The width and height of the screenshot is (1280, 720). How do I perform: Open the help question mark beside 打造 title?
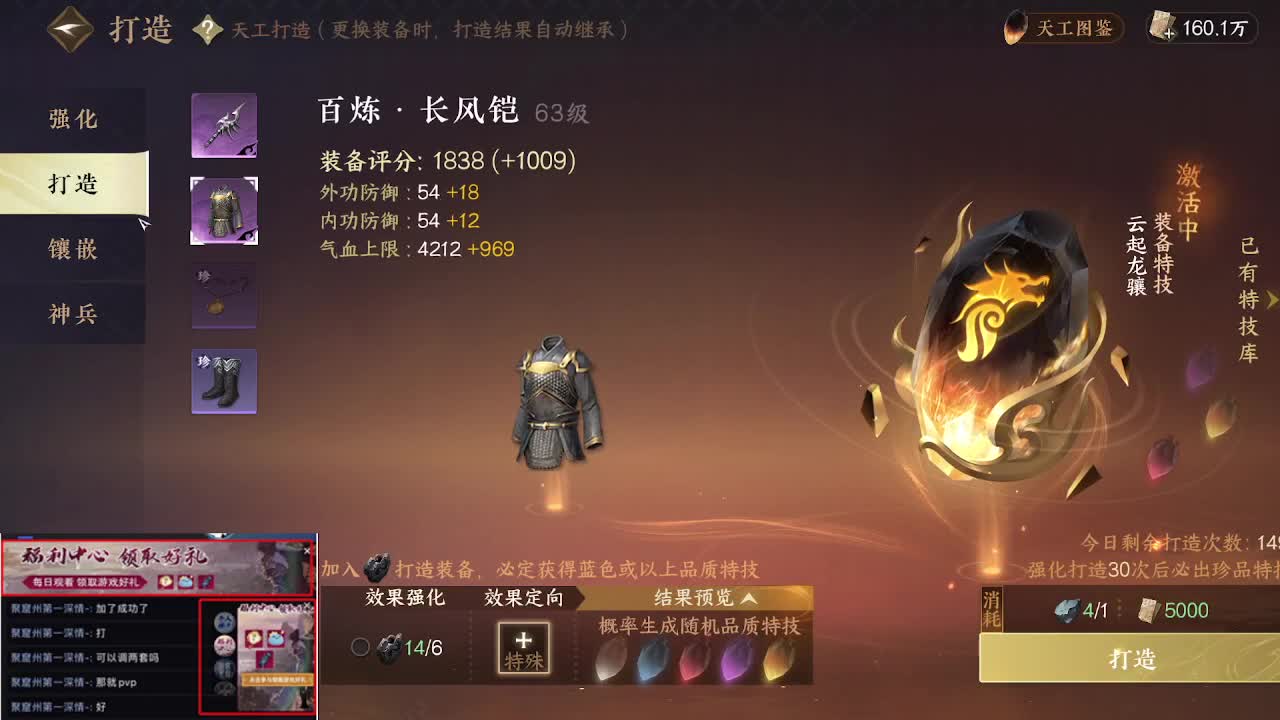click(207, 30)
